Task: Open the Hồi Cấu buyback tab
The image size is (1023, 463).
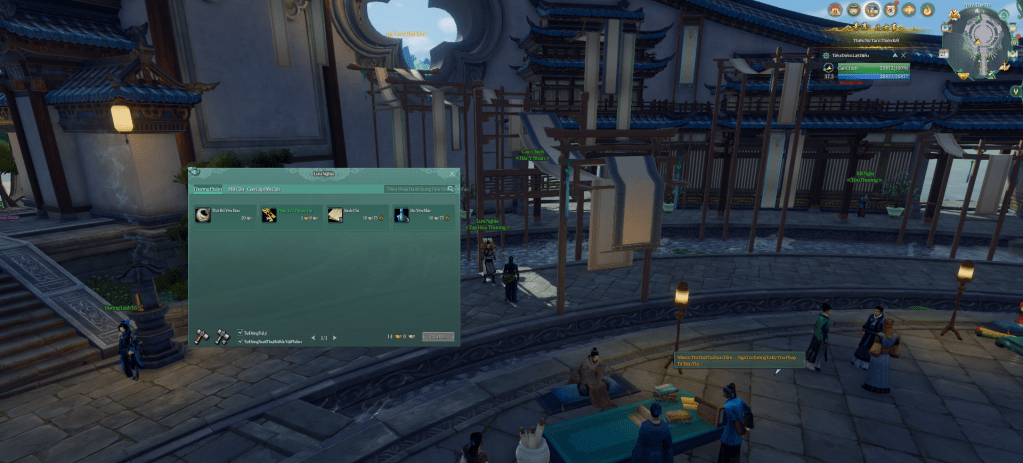Action: coord(237,188)
